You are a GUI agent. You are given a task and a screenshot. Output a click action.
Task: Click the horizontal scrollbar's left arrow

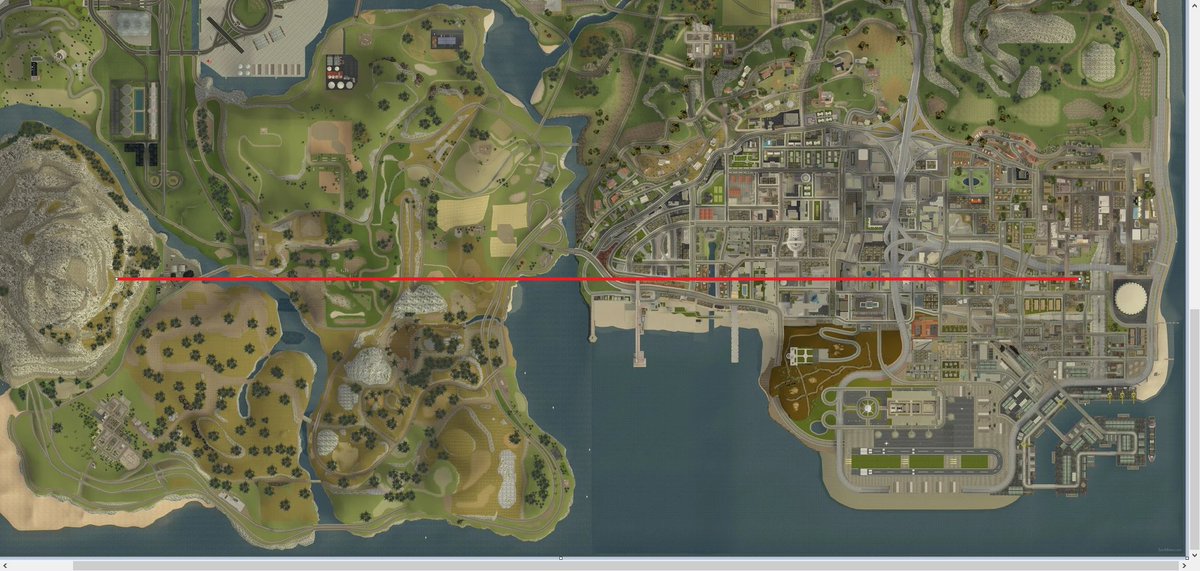(5, 565)
